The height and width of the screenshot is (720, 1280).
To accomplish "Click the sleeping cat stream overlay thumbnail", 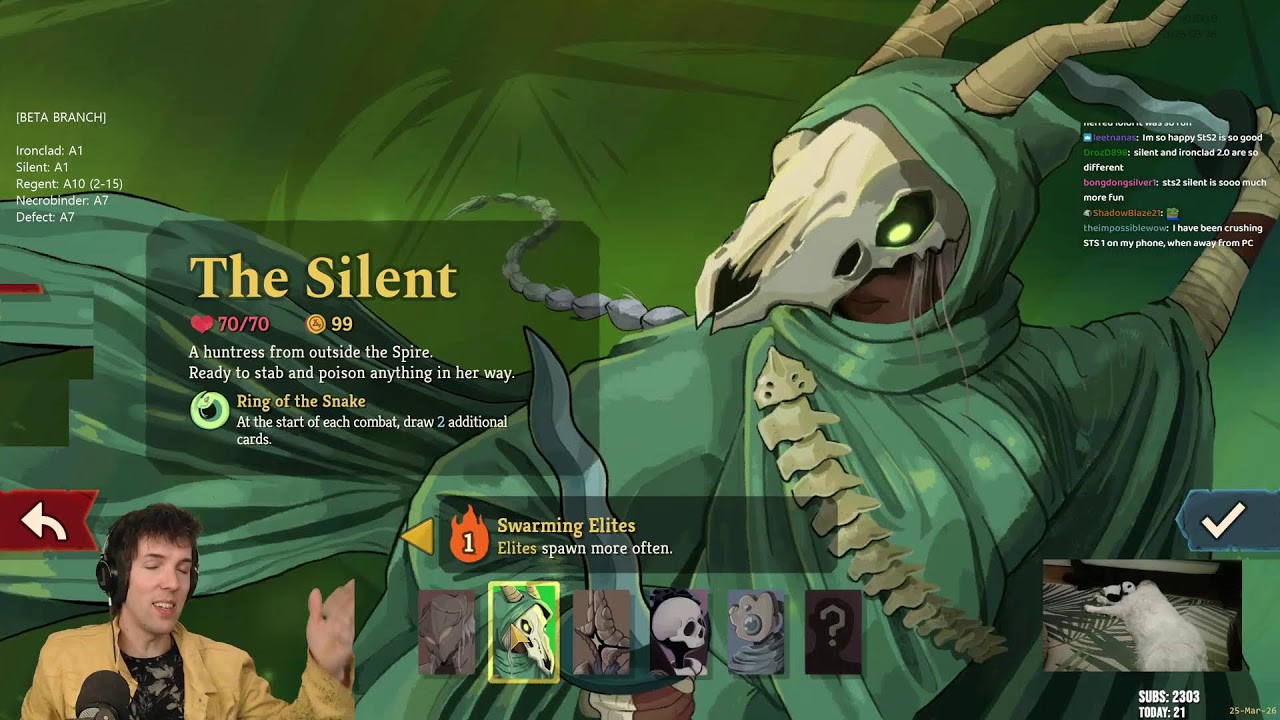I will (x=1141, y=614).
